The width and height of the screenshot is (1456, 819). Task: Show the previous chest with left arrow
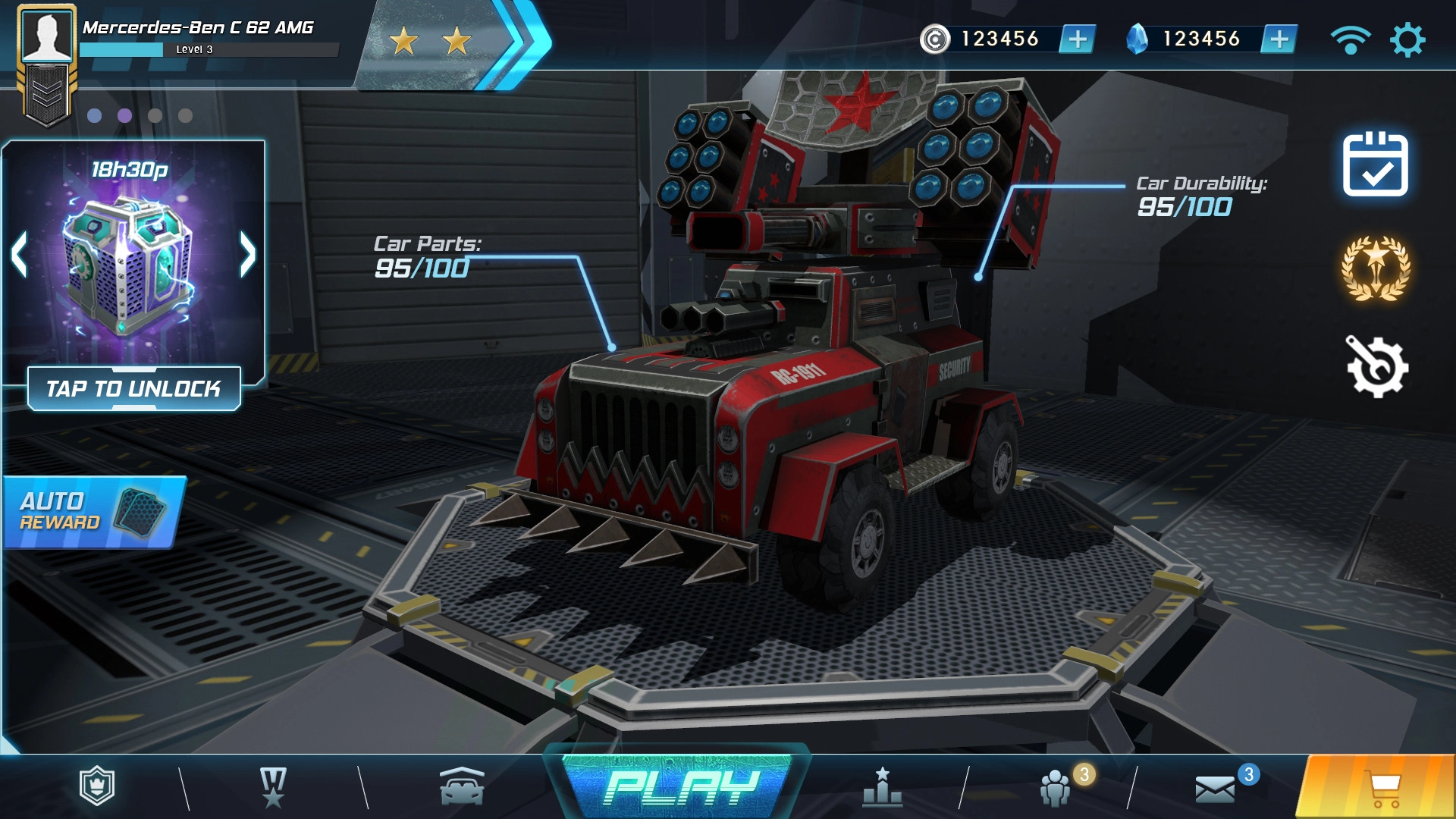pyautogui.click(x=20, y=254)
